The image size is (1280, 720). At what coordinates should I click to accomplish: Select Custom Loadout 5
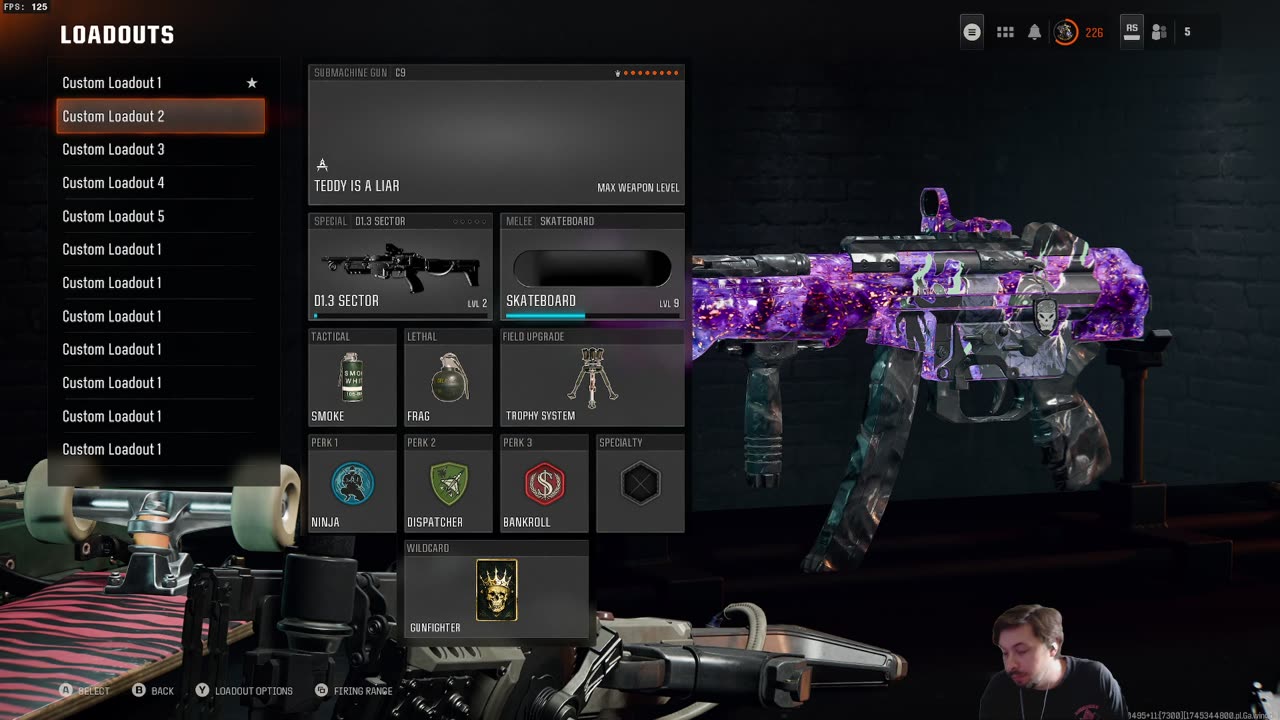[x=160, y=216]
